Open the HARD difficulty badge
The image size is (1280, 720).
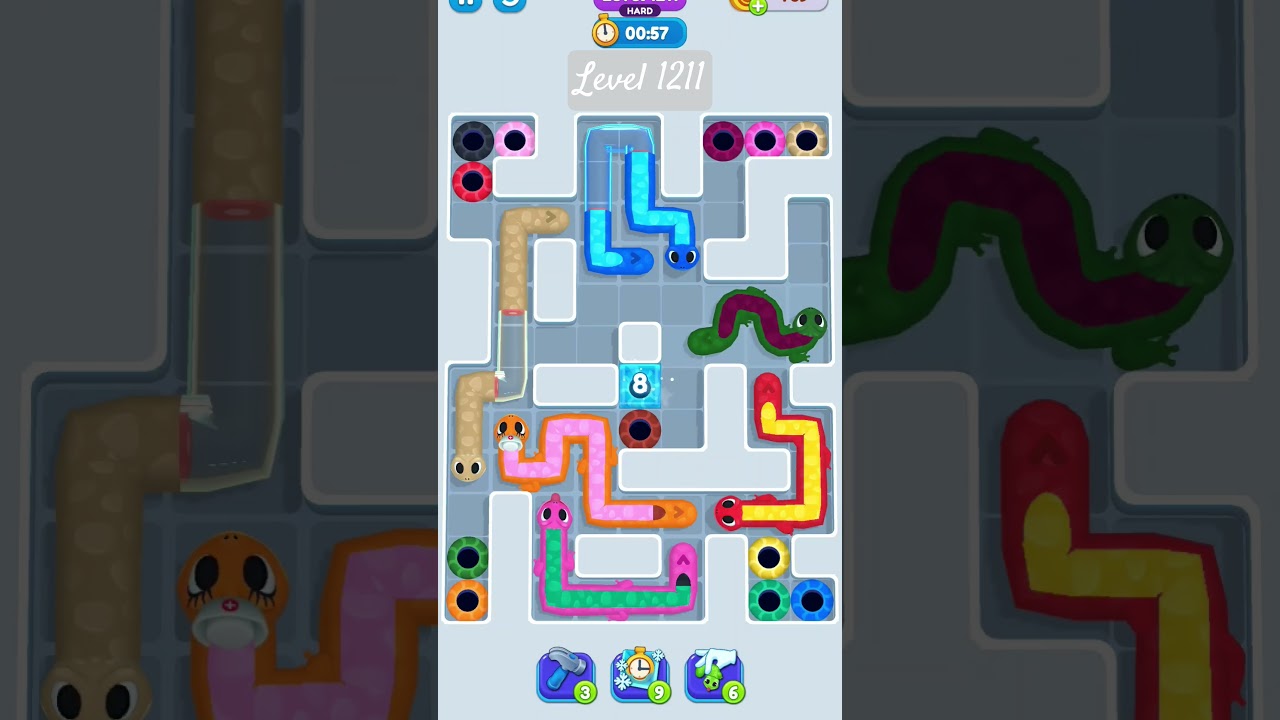(638, 8)
